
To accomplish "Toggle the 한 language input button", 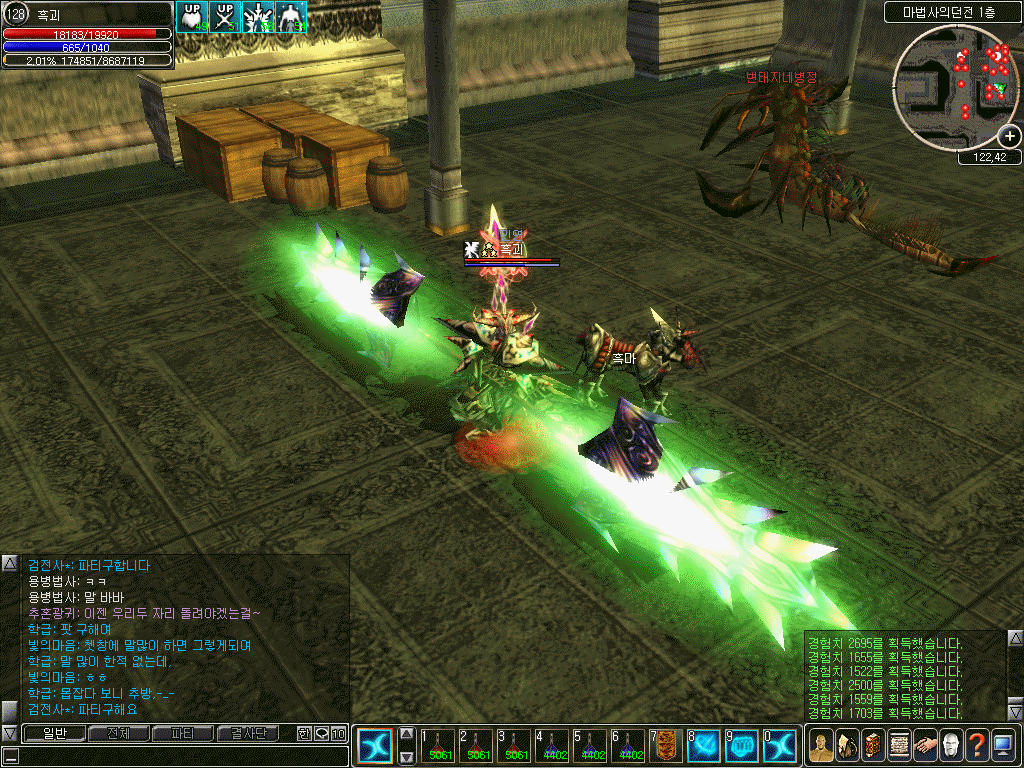I will (x=304, y=734).
